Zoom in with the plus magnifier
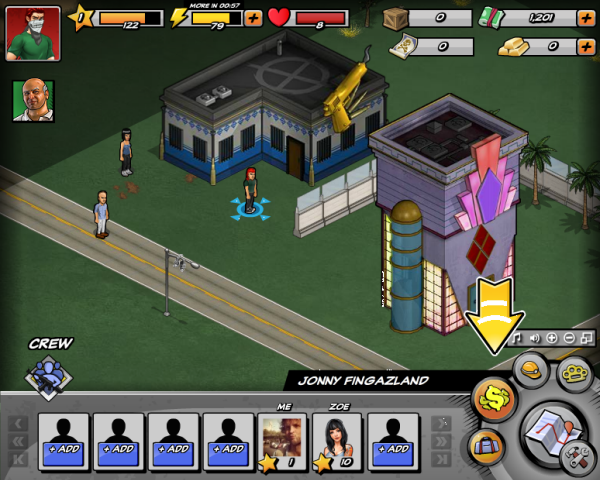Screen dimensions: 600x480 tap(552, 338)
